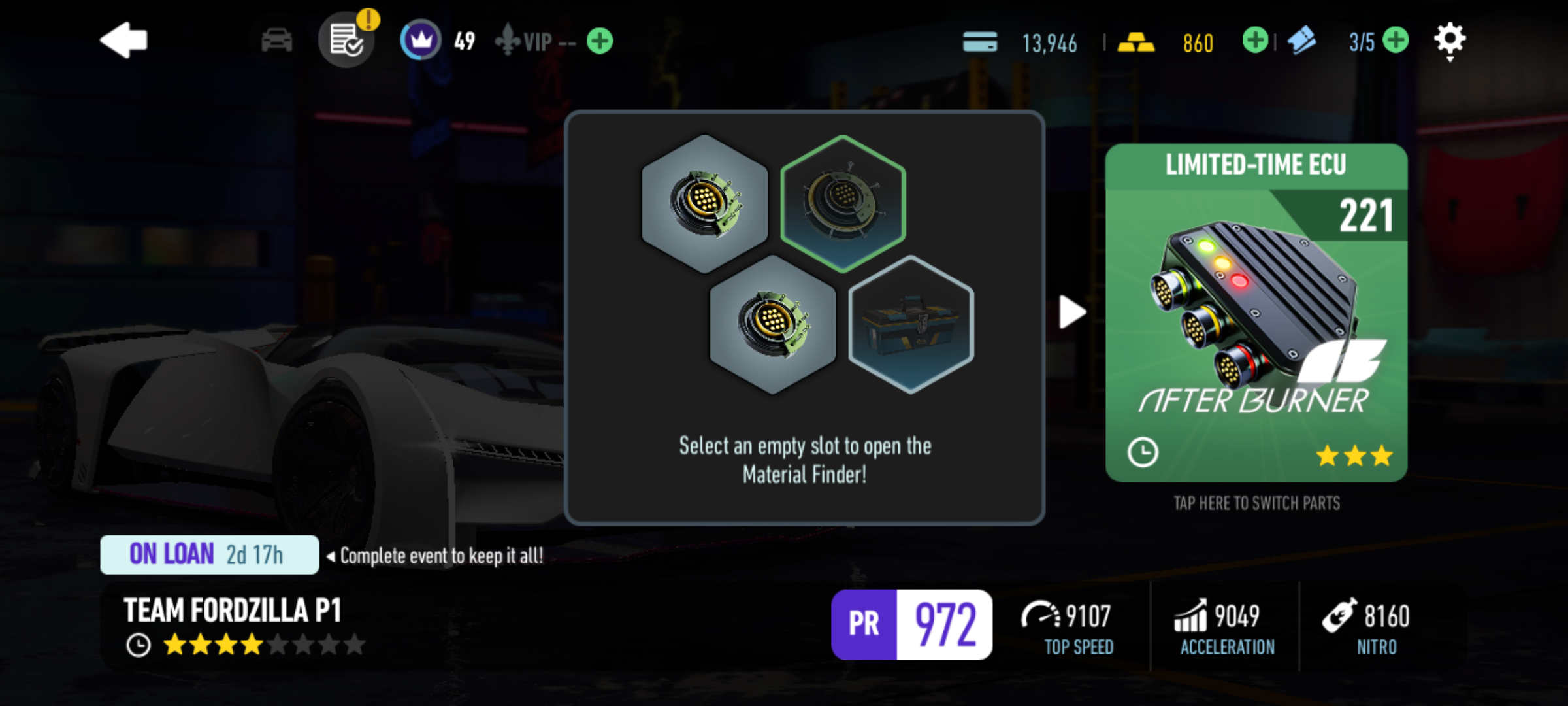
Task: Buy more gold with the plus button
Action: point(1254,41)
